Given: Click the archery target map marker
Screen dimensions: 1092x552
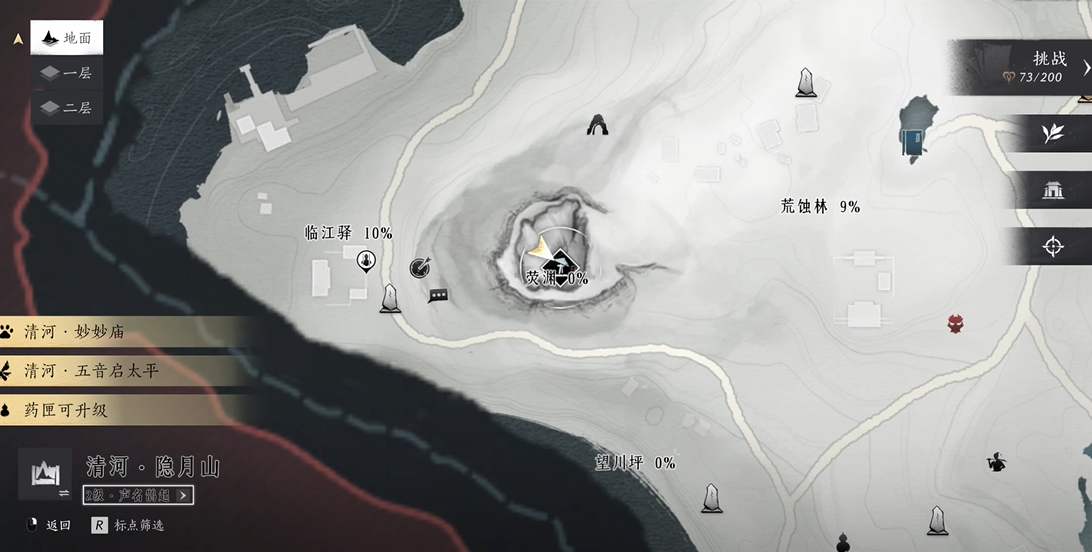Looking at the screenshot, I should pos(420,267).
